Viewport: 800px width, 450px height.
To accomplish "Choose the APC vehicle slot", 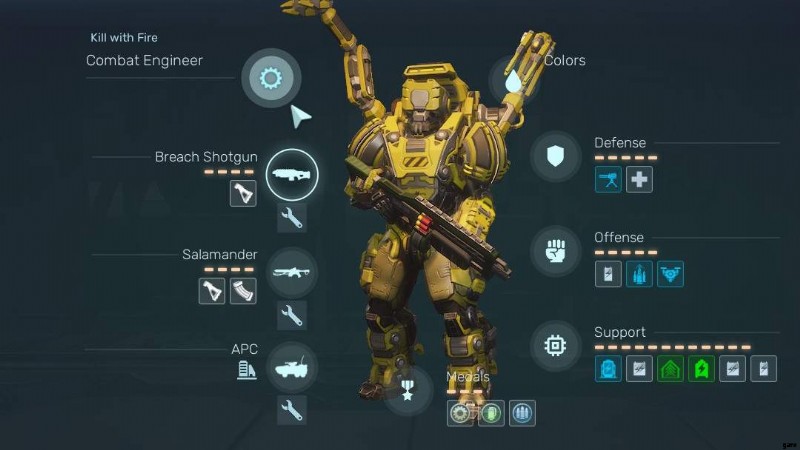I will click(291, 367).
